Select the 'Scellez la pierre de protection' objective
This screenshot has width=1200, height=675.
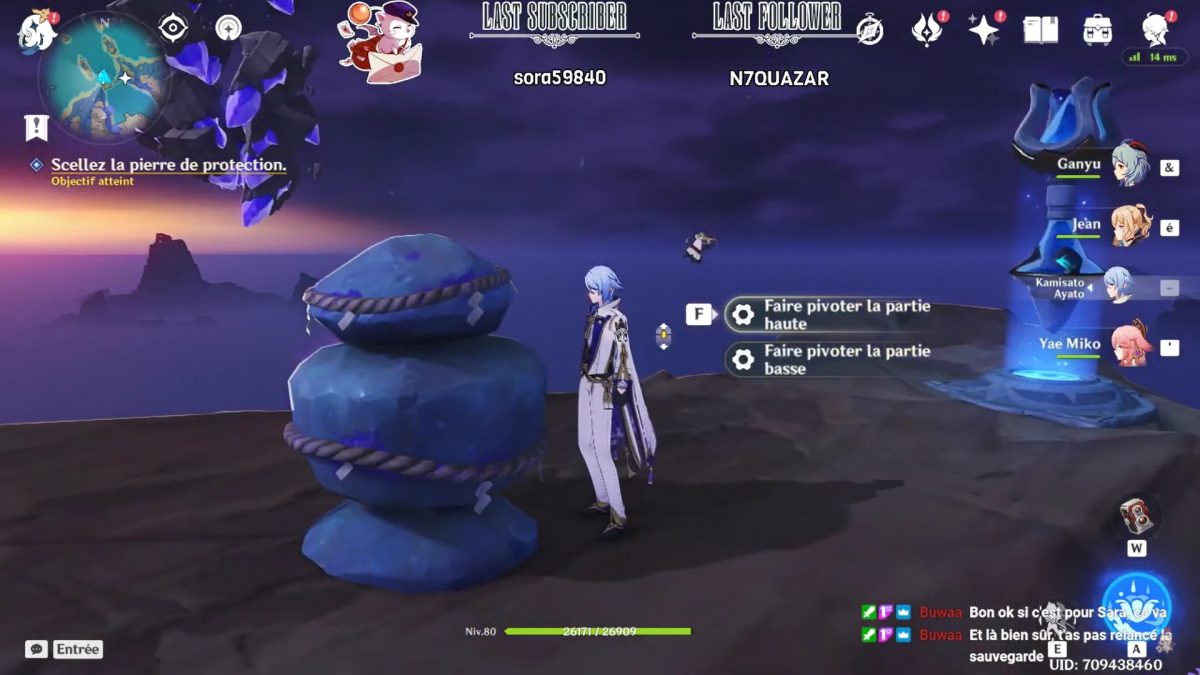click(168, 165)
